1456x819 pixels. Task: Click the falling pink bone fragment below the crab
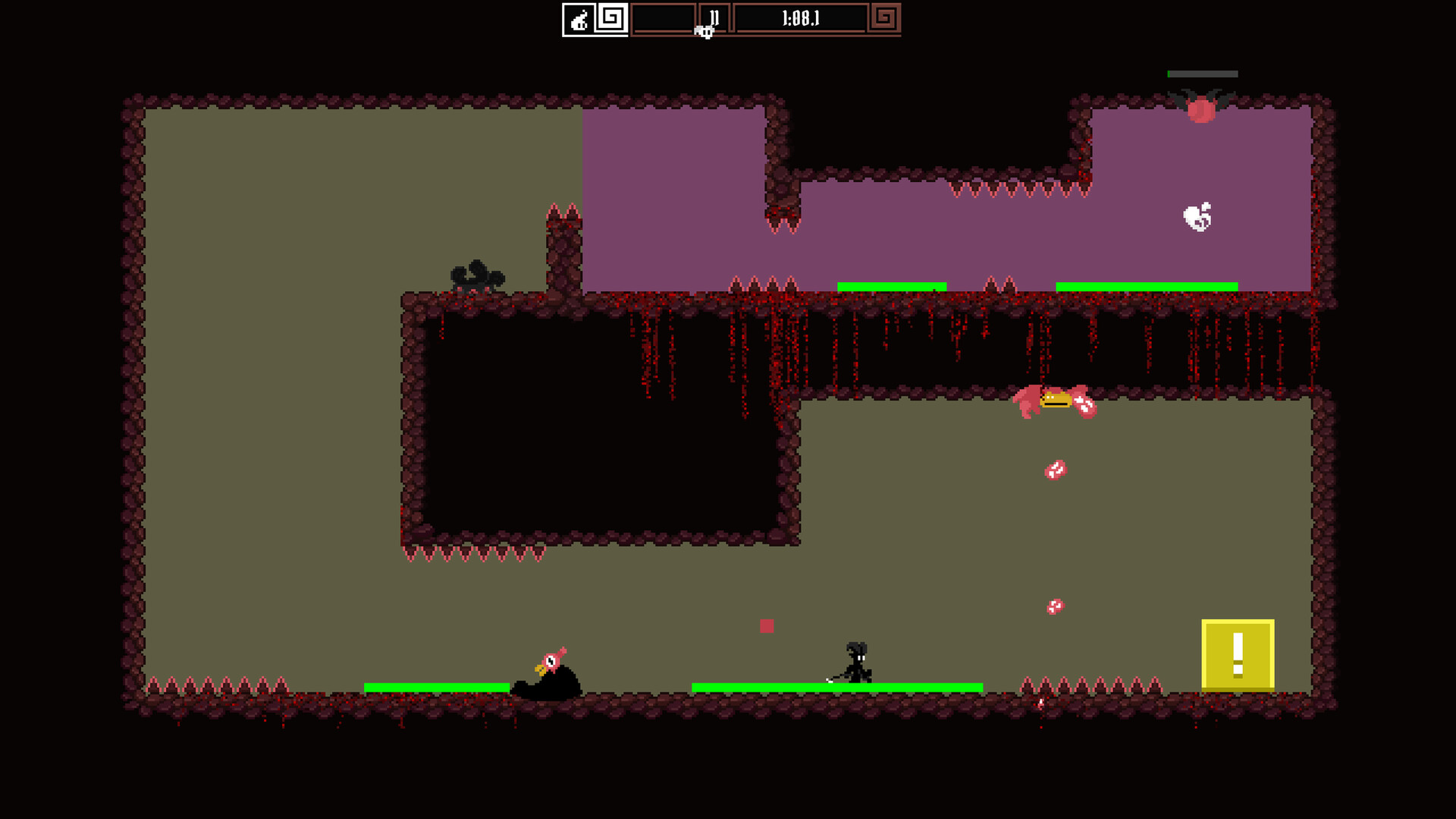pos(1054,470)
